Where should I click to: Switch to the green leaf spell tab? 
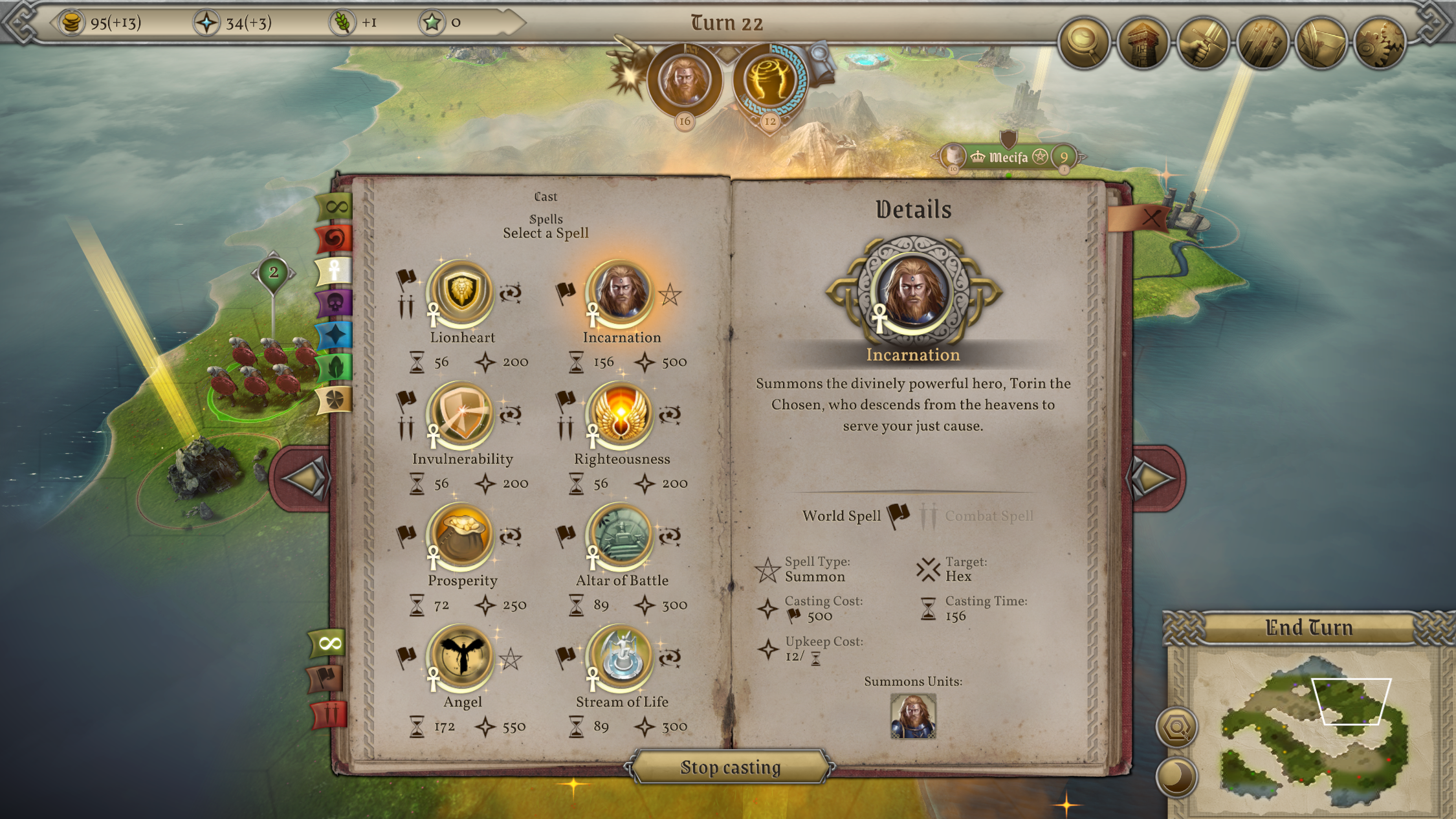[x=335, y=367]
